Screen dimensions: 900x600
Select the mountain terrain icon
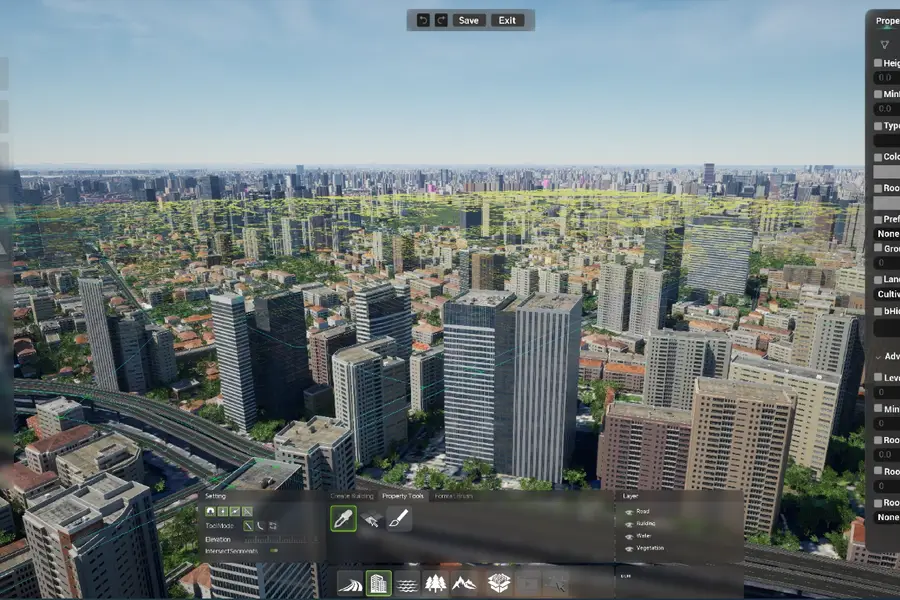464,583
